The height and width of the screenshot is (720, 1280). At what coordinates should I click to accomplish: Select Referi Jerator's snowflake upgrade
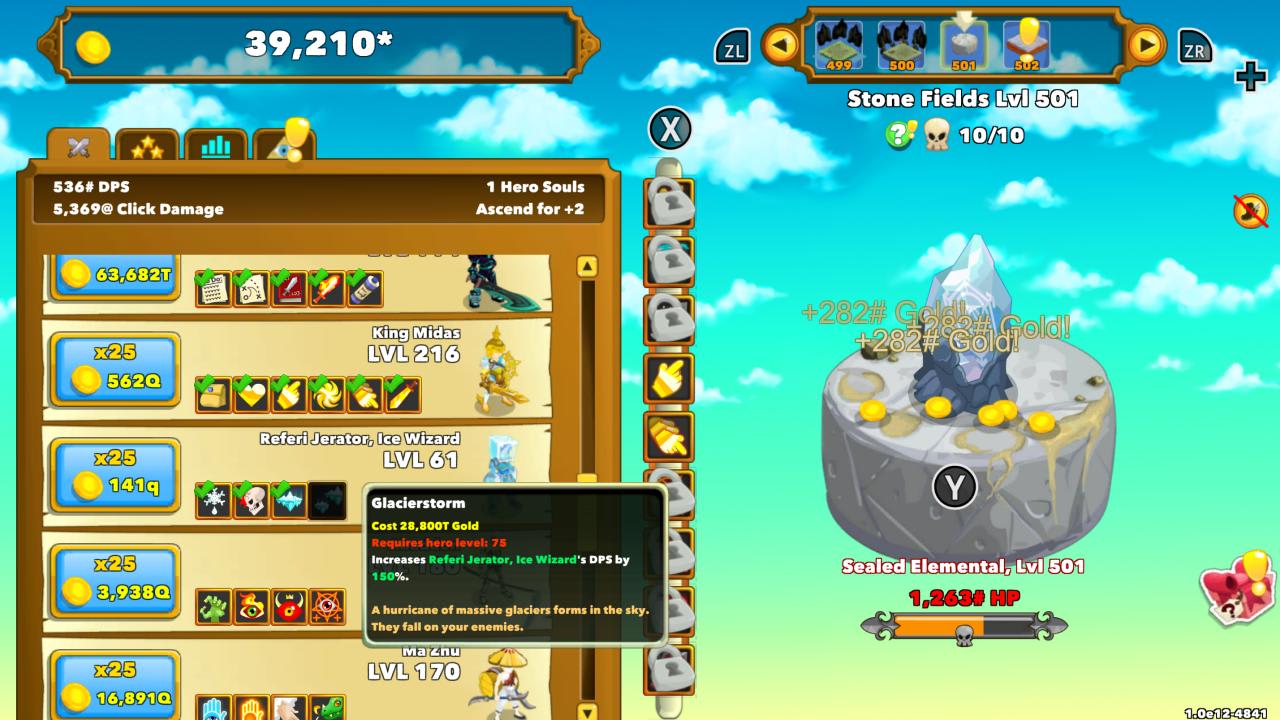(x=211, y=498)
